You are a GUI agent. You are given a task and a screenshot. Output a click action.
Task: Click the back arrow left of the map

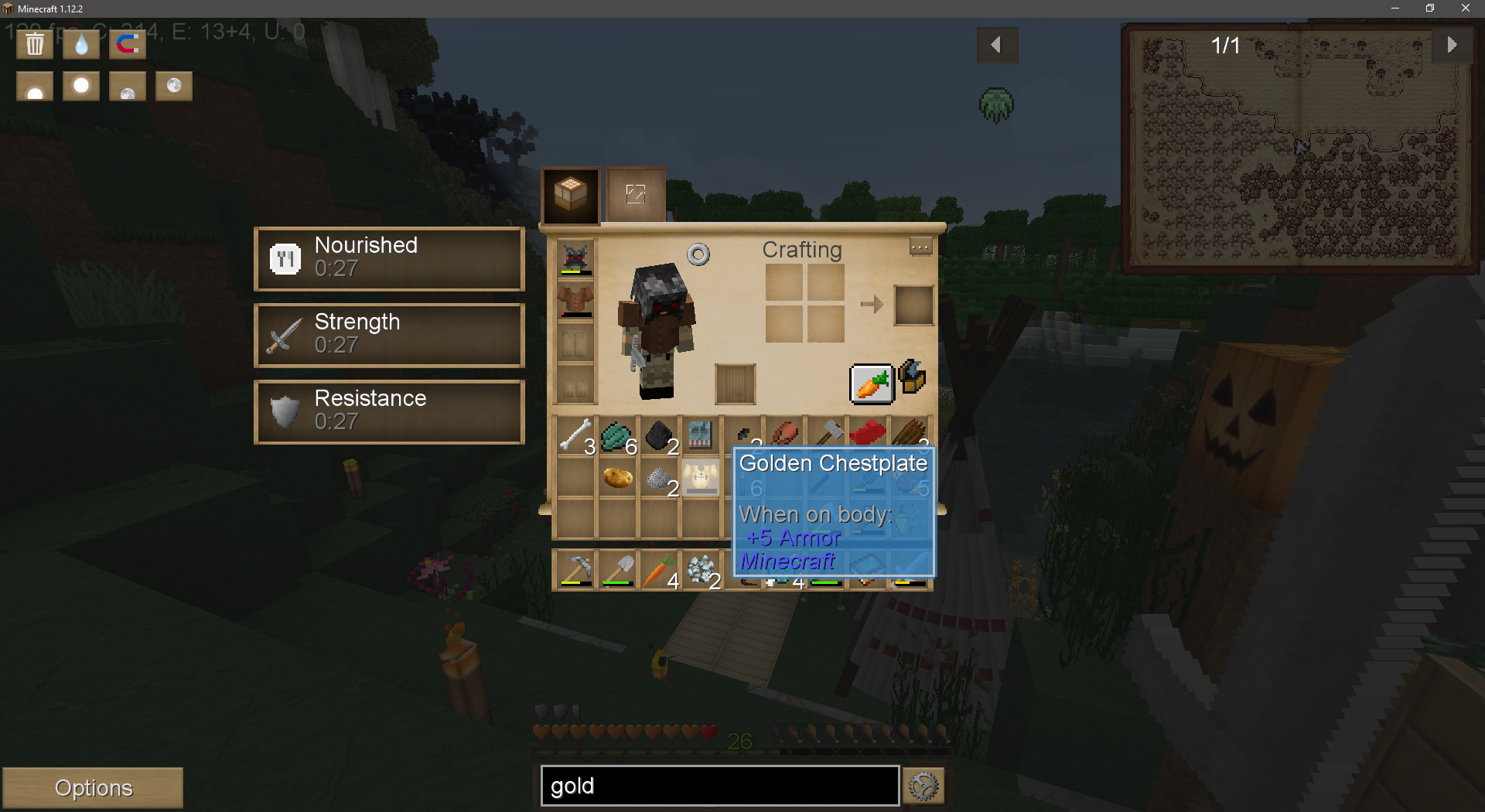pos(997,45)
